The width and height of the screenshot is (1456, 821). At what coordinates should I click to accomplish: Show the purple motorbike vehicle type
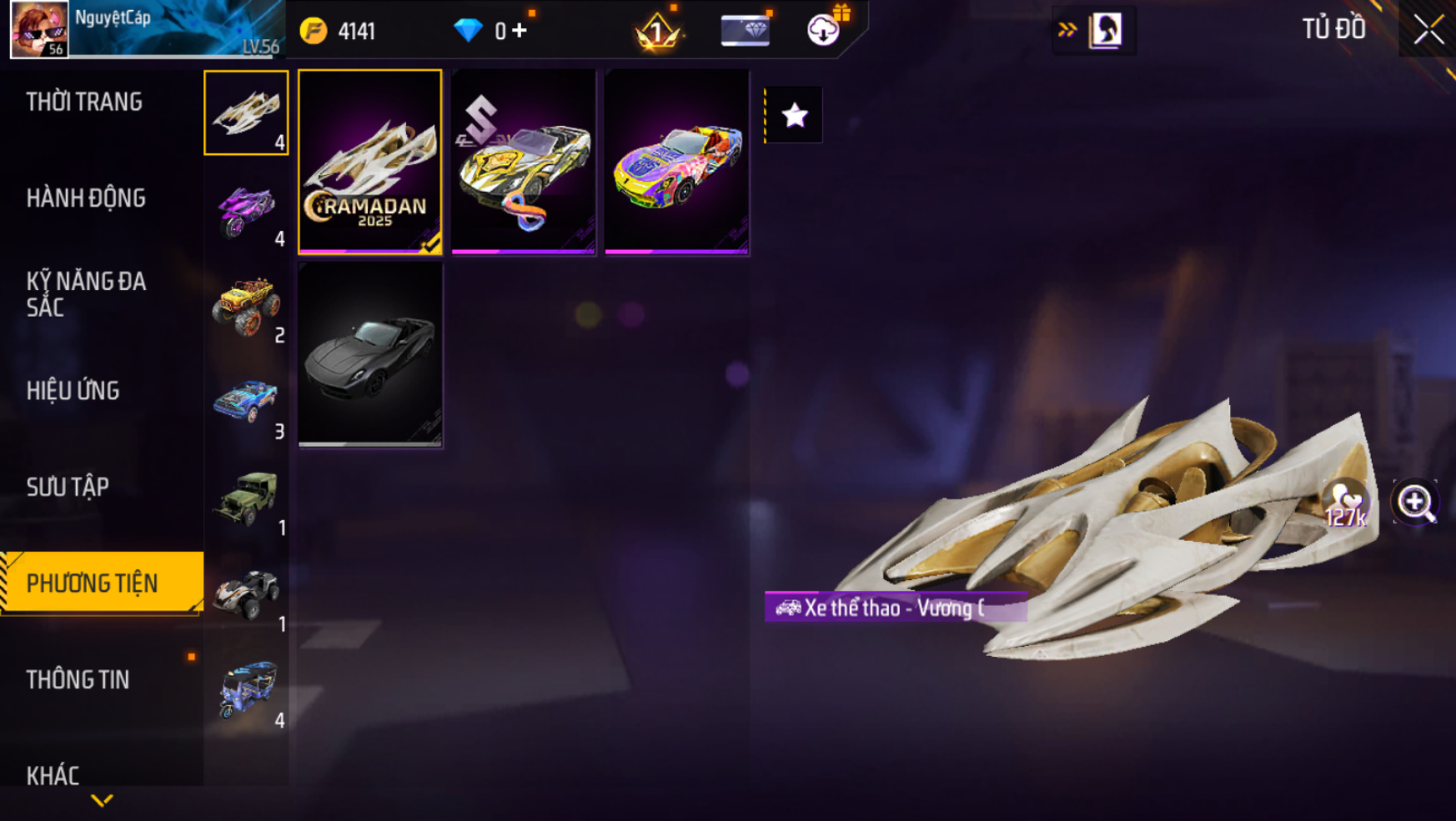click(x=246, y=209)
